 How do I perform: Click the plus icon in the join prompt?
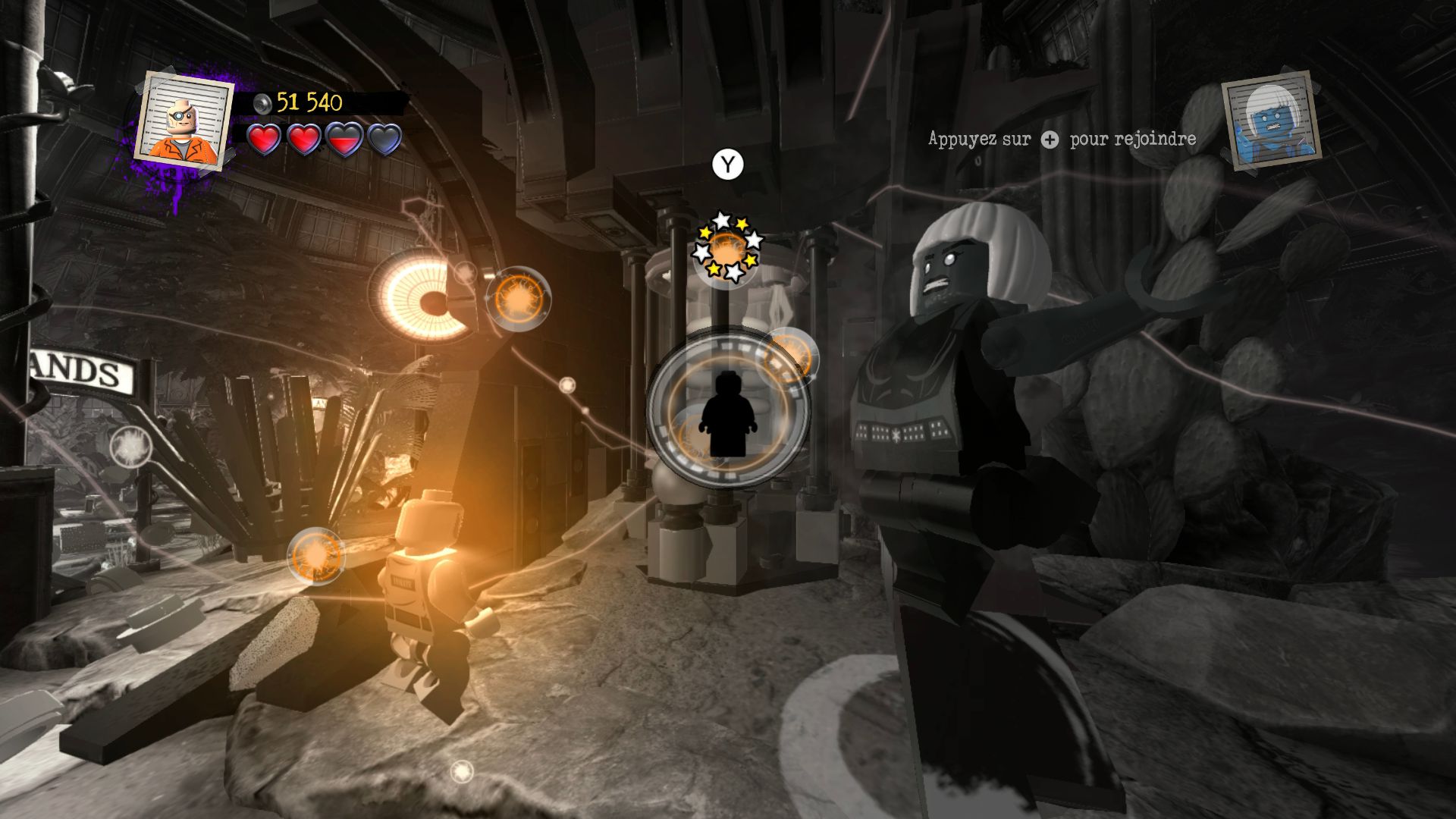coord(1050,140)
